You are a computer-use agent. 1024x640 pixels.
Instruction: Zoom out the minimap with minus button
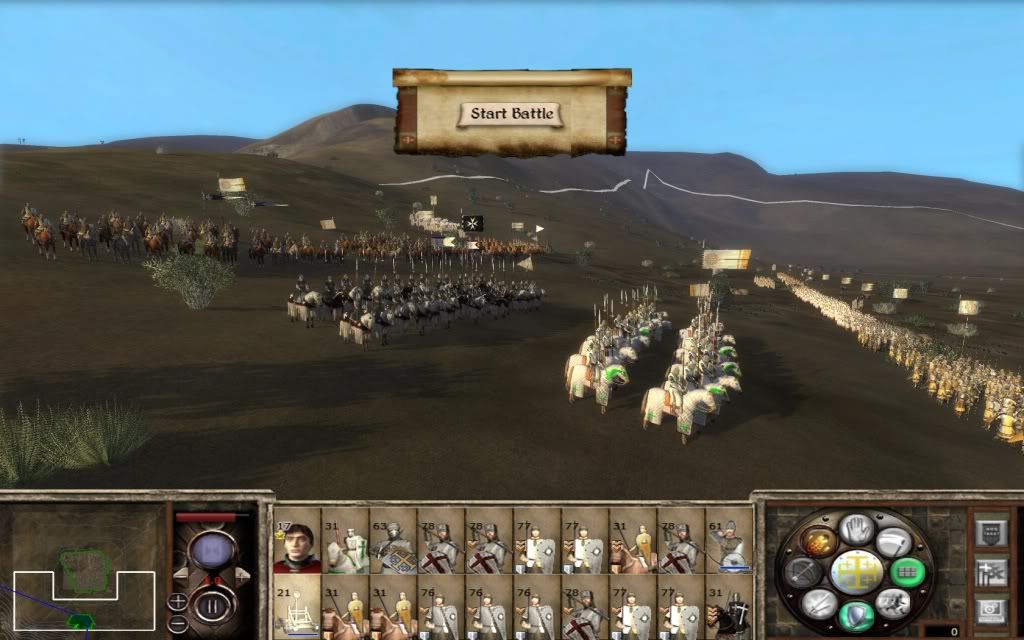pyautogui.click(x=177, y=622)
